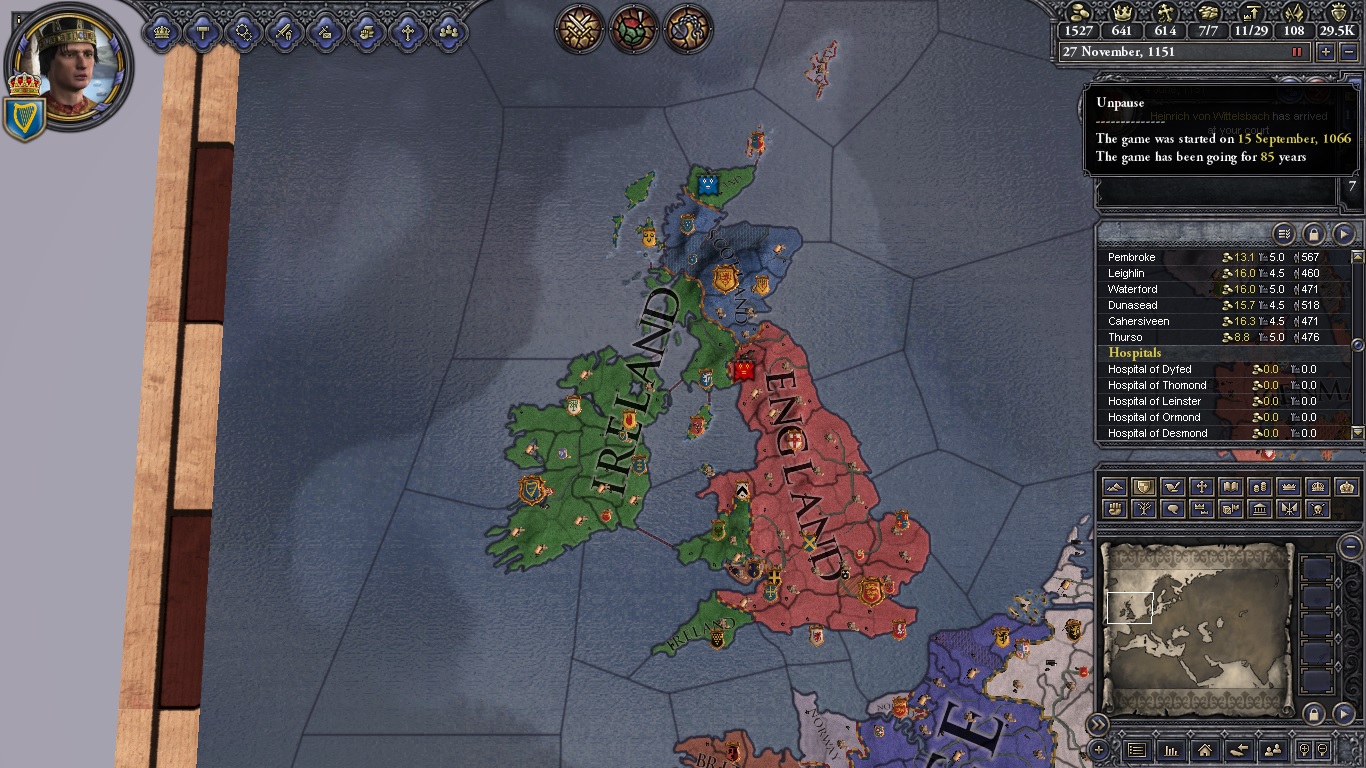Jump to capital using the home icon
The height and width of the screenshot is (768, 1366).
pyautogui.click(x=1206, y=750)
